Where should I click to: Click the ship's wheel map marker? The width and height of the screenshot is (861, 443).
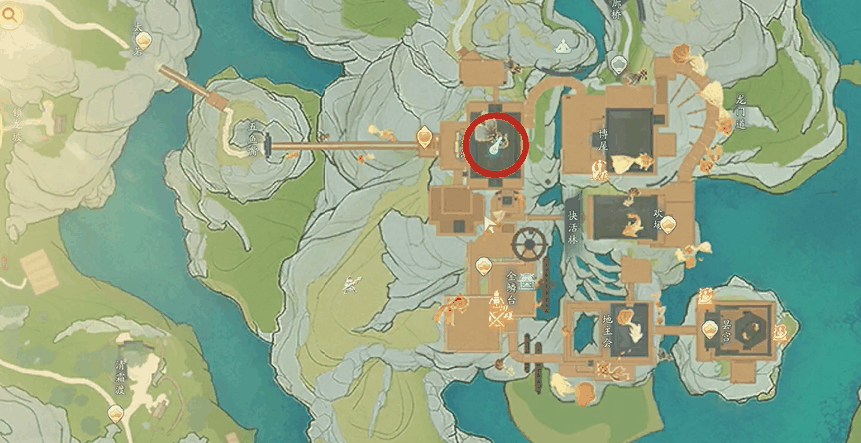point(527,242)
